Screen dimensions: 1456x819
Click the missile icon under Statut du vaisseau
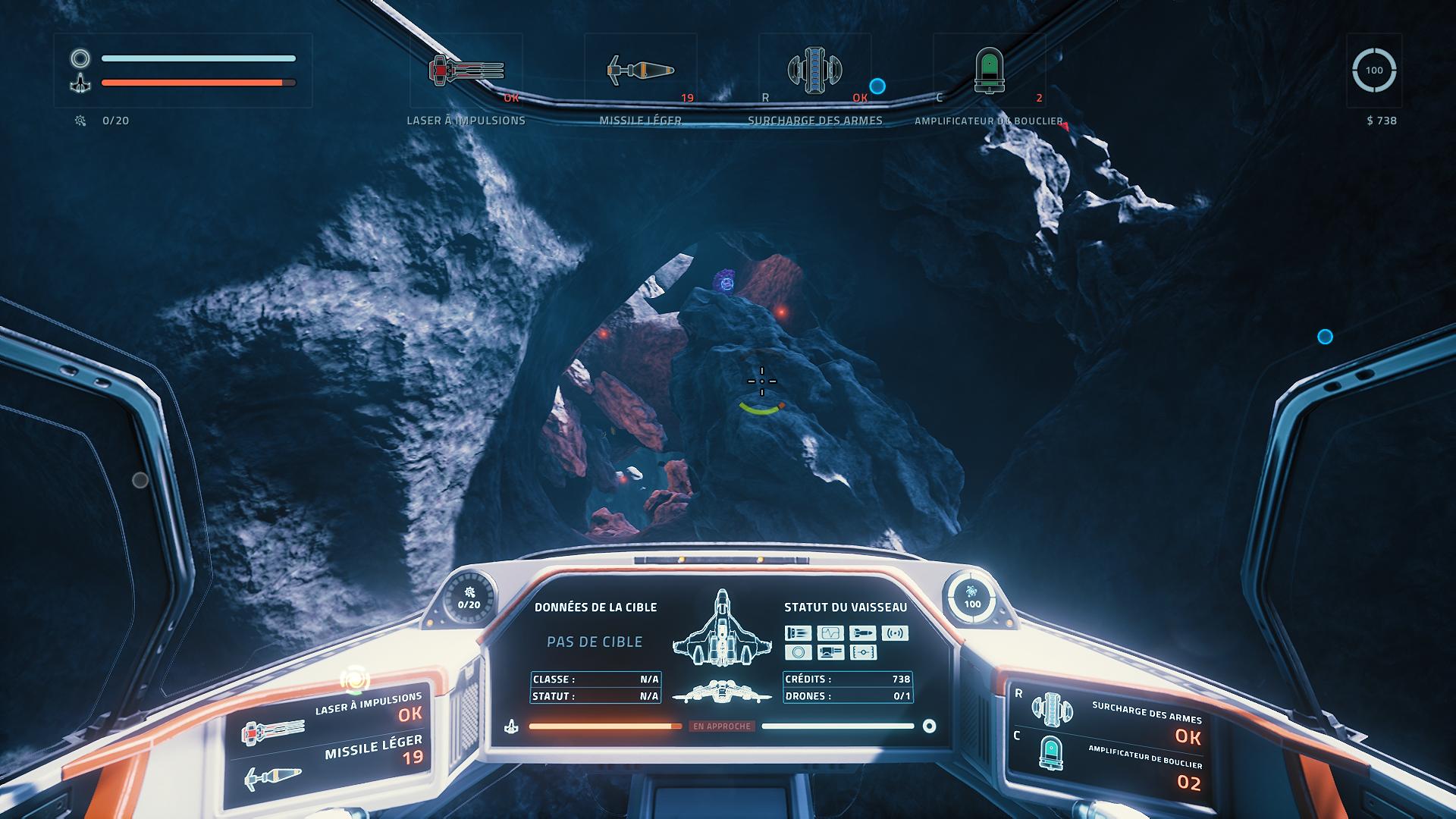tap(862, 633)
